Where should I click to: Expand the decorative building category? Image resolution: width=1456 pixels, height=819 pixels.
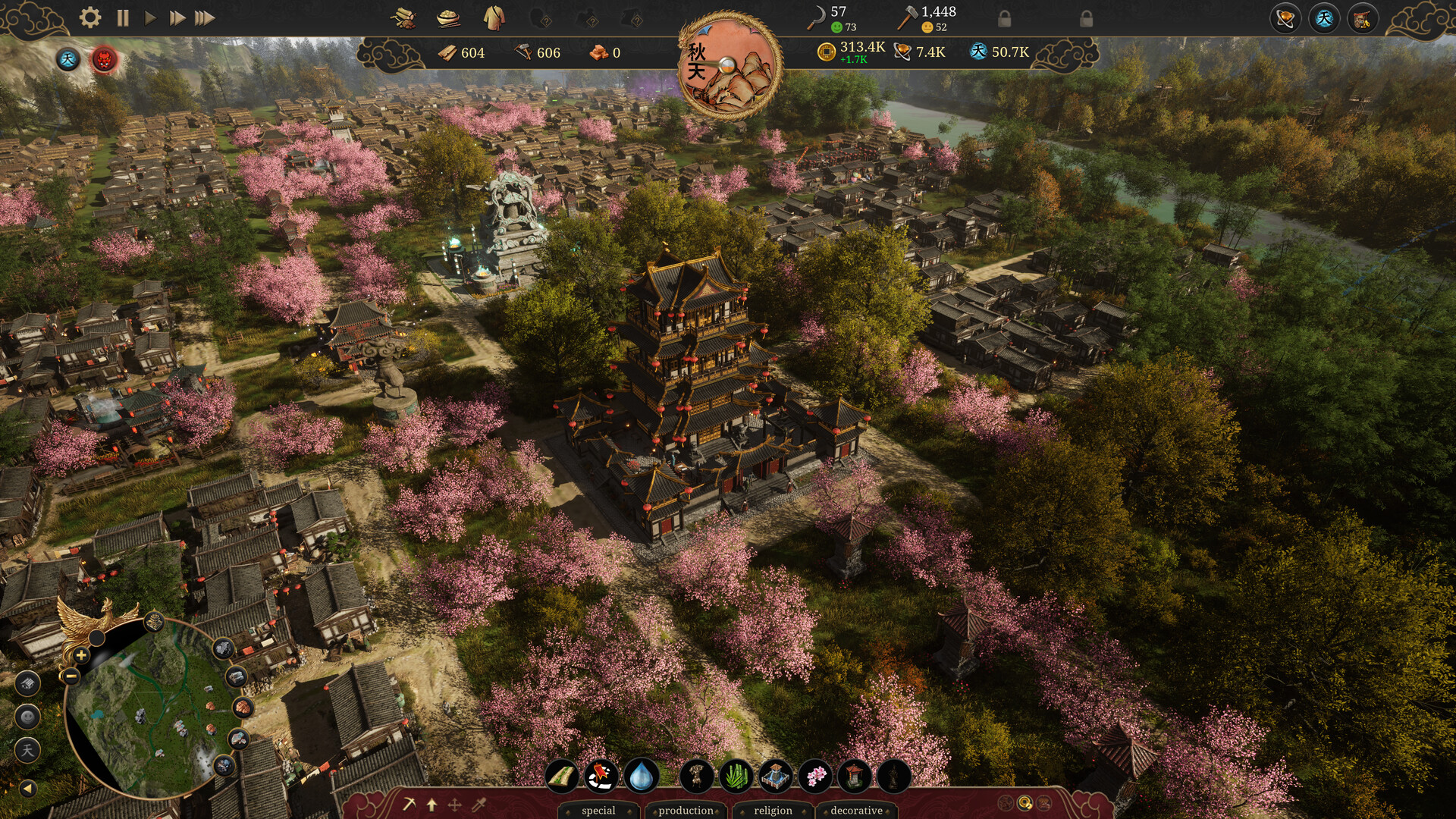858,811
